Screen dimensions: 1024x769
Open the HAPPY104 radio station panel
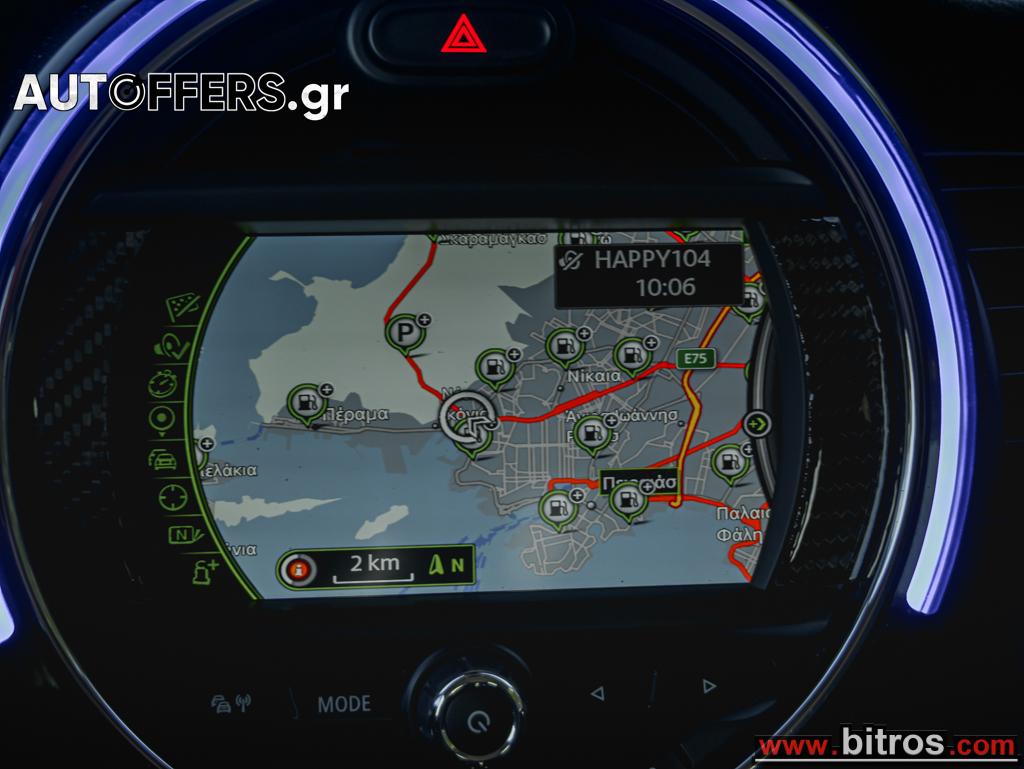[649, 273]
